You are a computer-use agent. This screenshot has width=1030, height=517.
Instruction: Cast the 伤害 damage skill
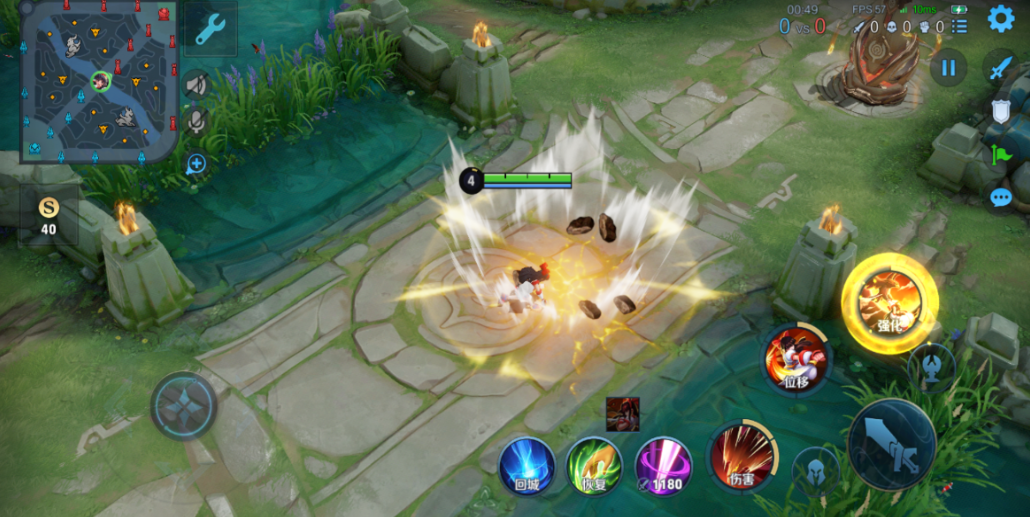click(742, 458)
